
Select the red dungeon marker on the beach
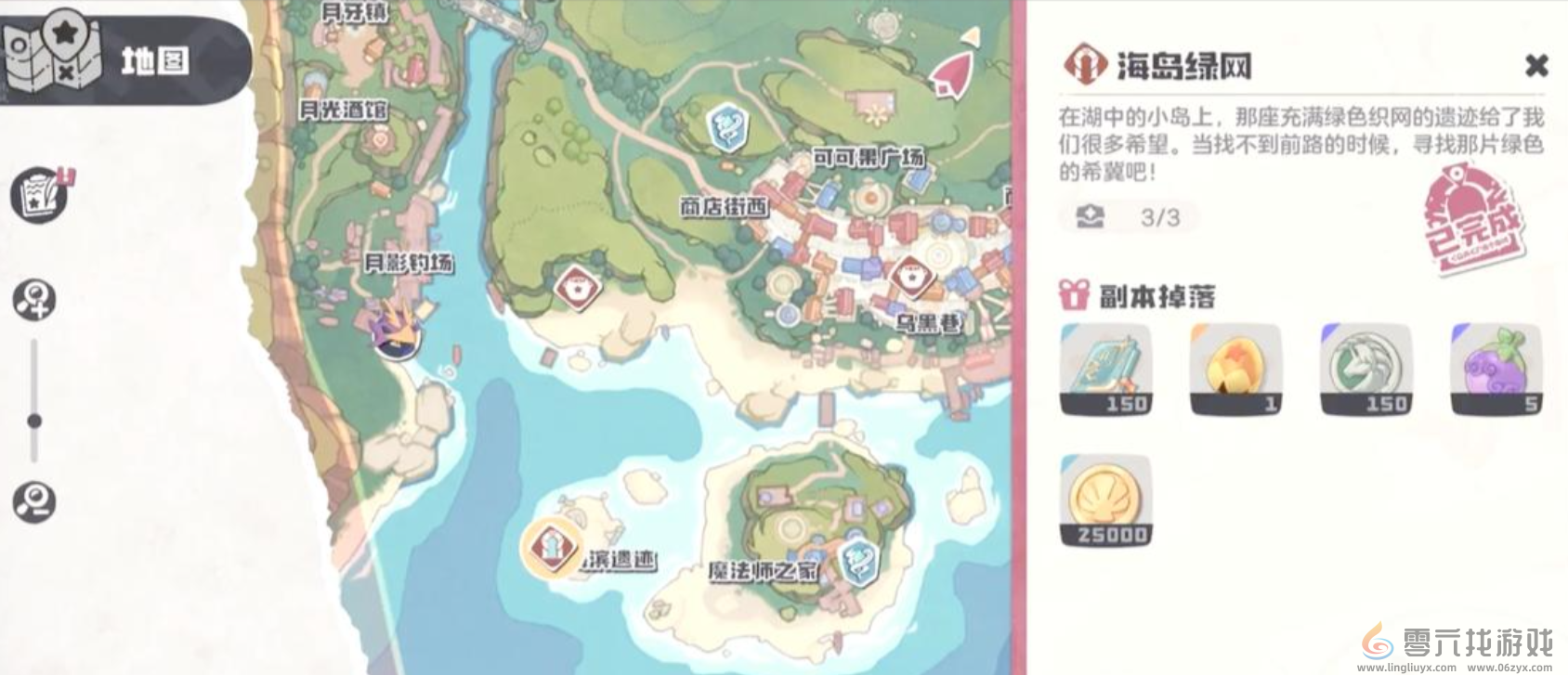pyautogui.click(x=578, y=287)
